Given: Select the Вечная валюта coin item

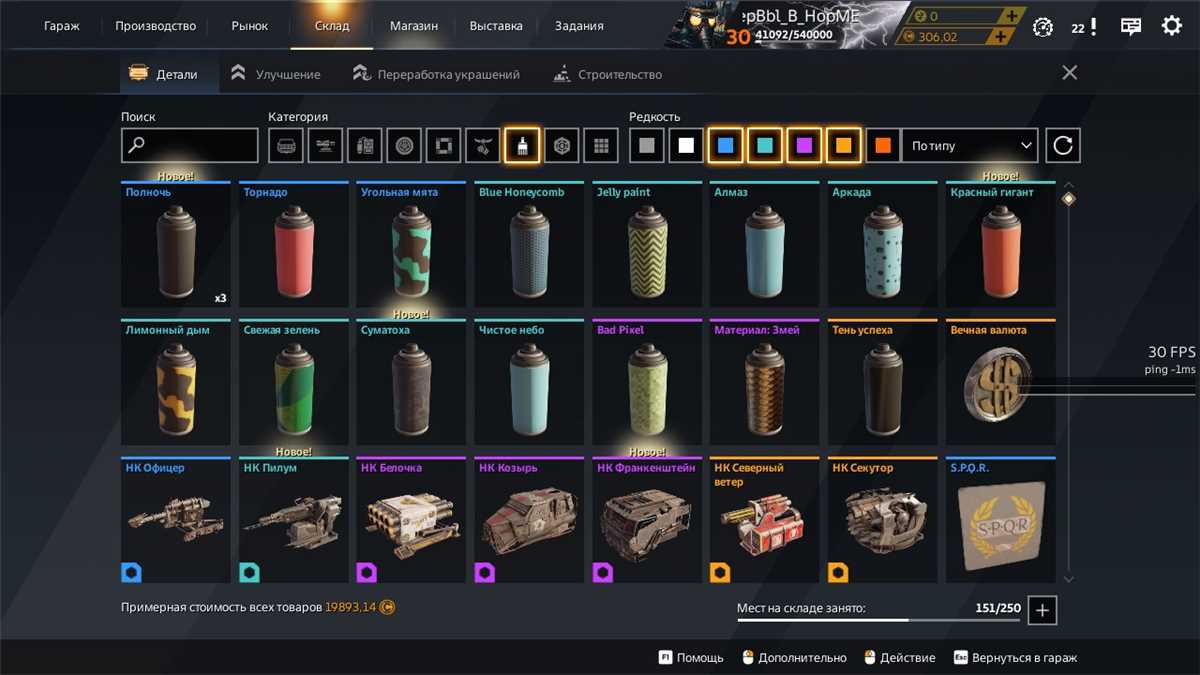Looking at the screenshot, I should pyautogui.click(x=1001, y=383).
